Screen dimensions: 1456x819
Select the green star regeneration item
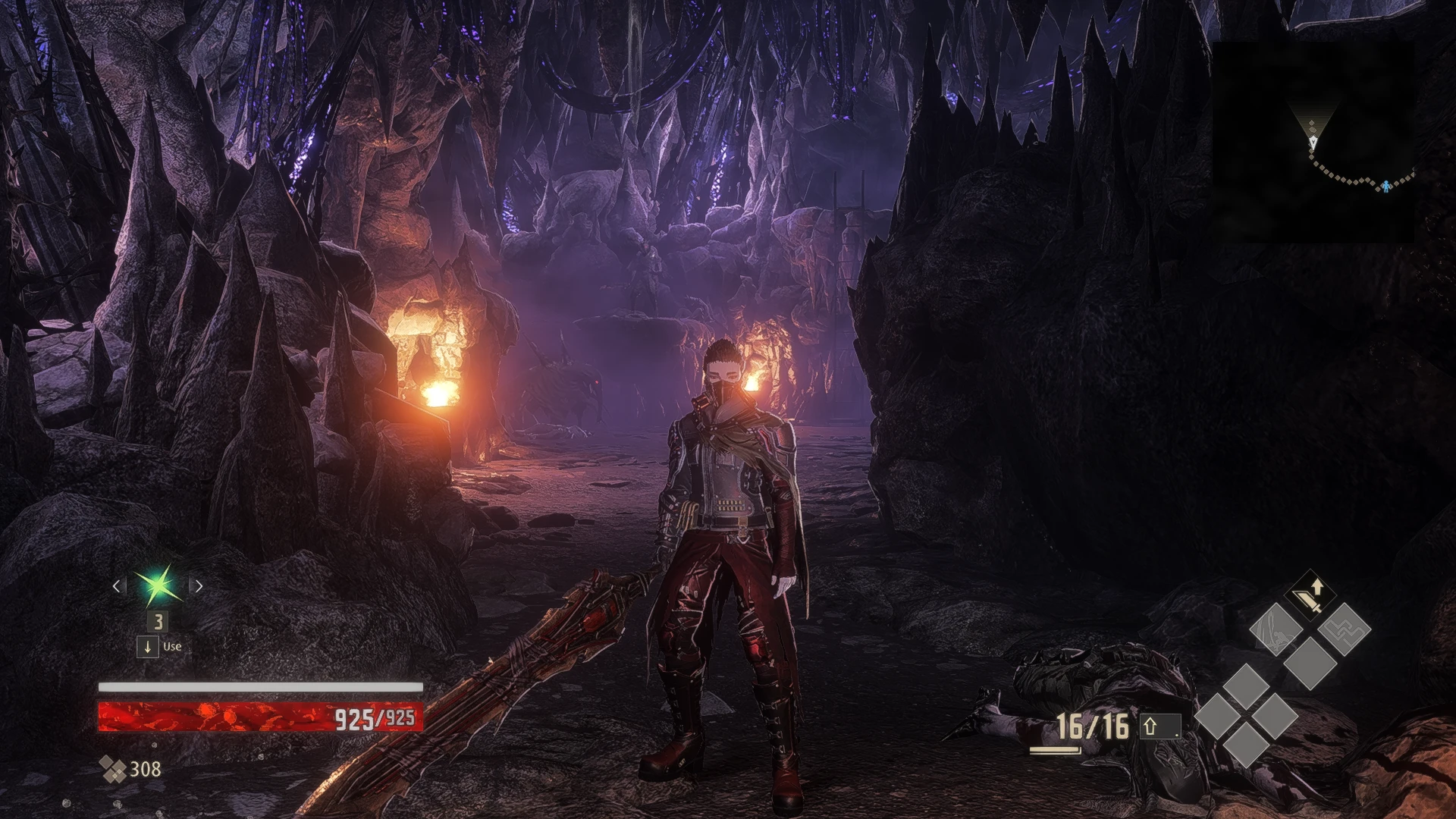click(158, 585)
